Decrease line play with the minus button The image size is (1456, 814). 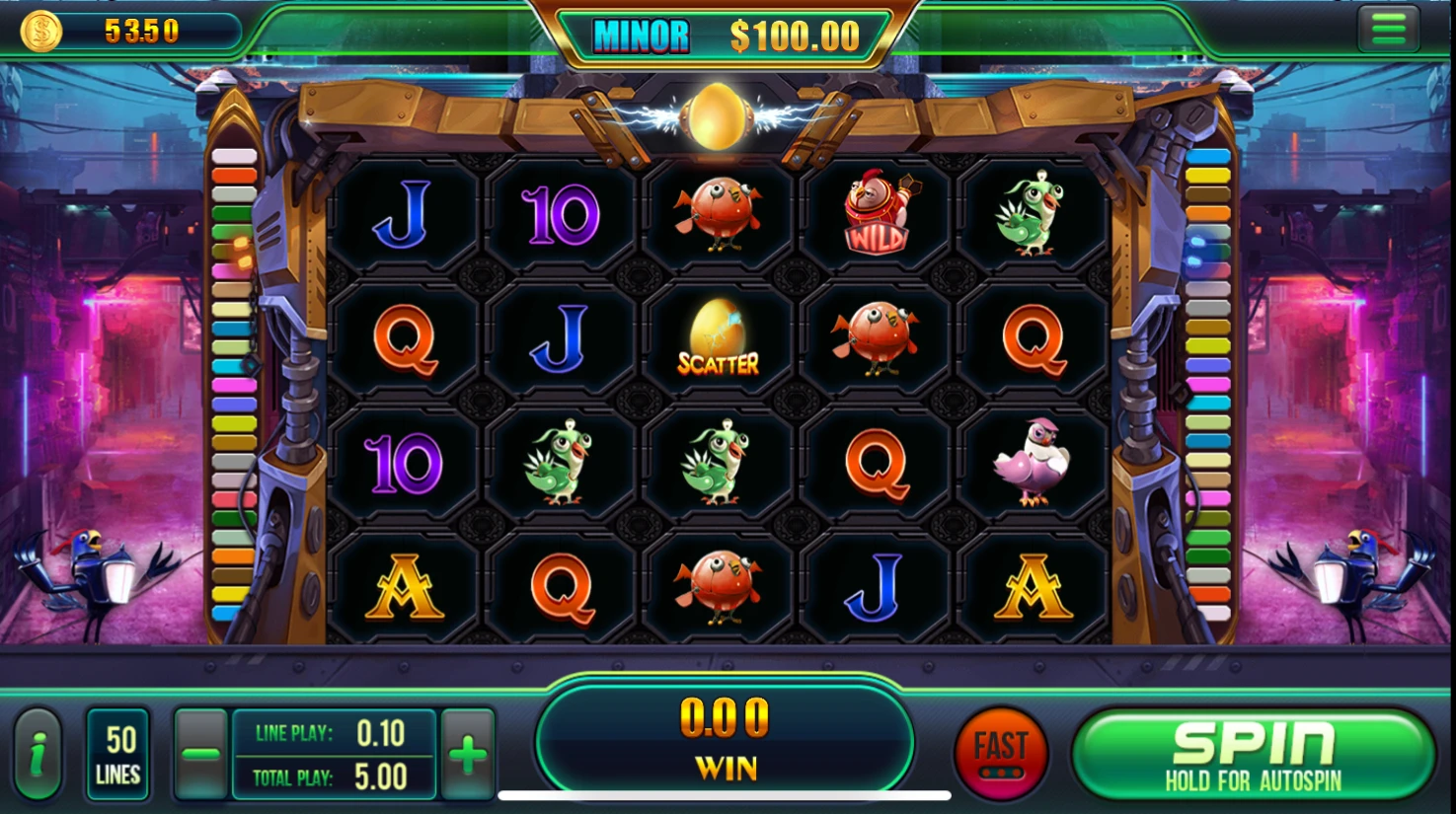coord(200,756)
